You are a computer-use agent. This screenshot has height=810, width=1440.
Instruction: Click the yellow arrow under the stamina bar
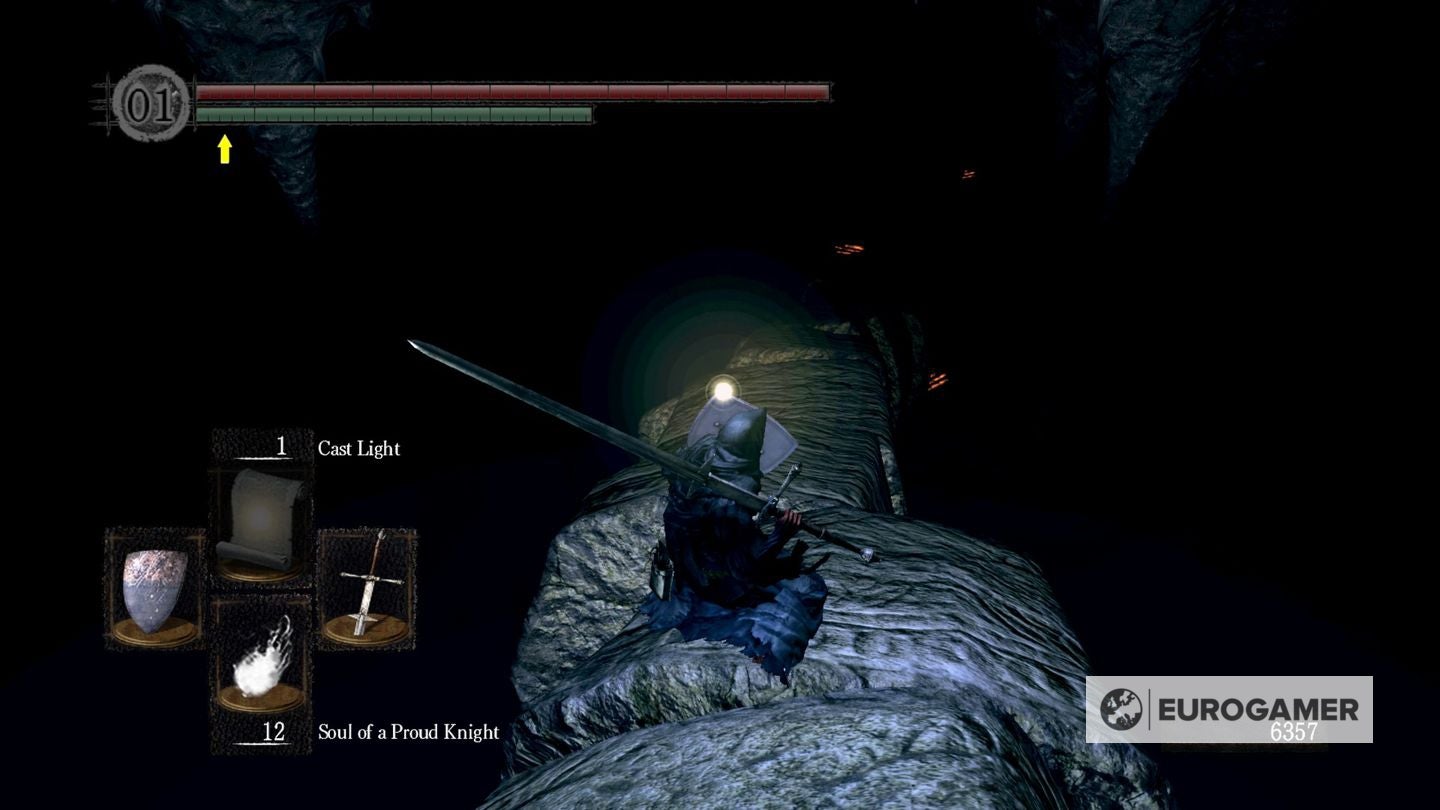[226, 148]
